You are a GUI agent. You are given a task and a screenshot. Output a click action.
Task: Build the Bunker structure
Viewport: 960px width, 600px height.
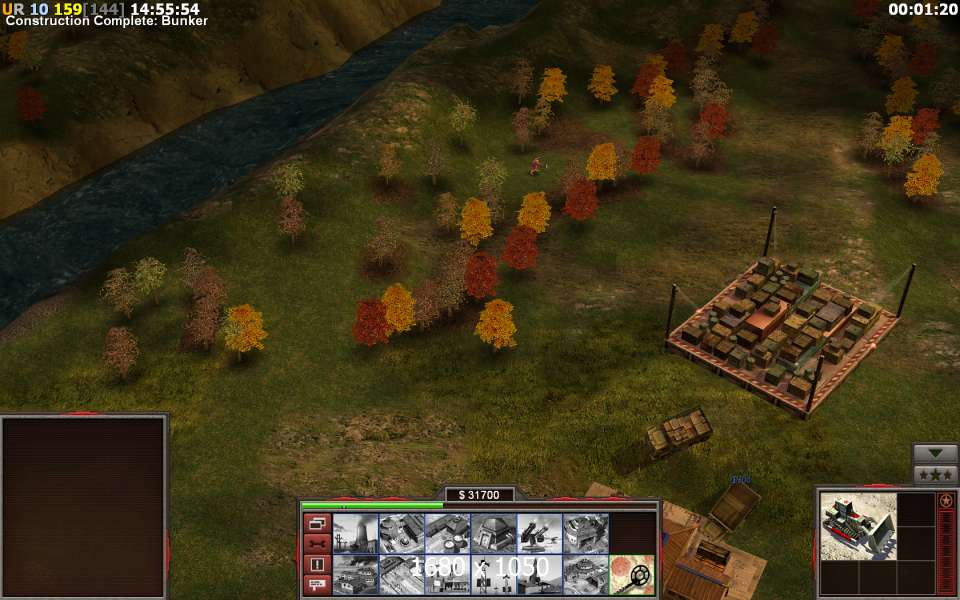tap(493, 533)
